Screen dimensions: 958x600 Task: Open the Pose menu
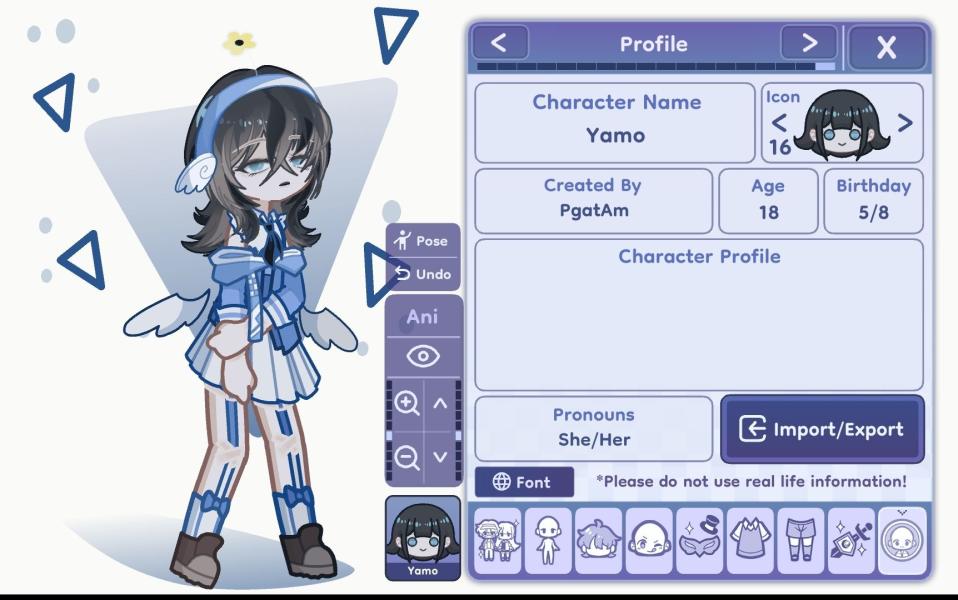422,241
